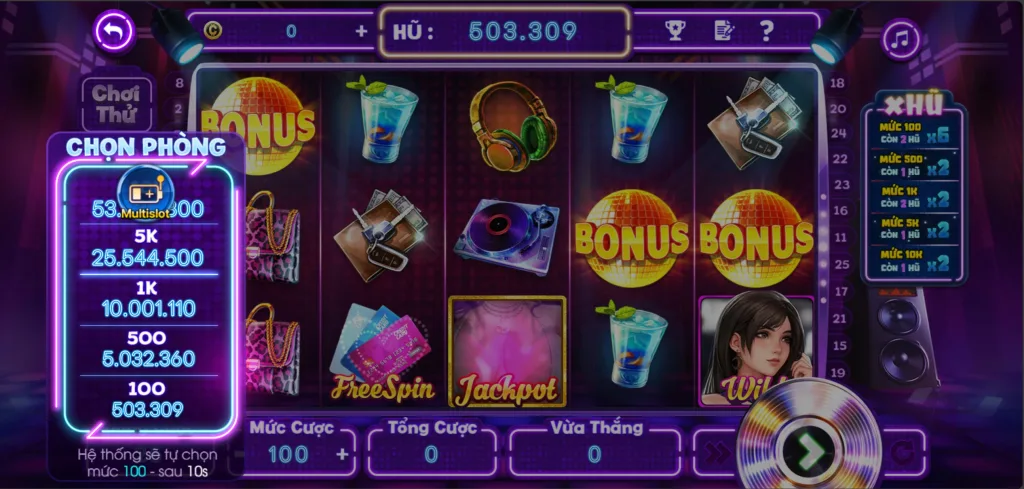Pick the 500 room
Viewport: 1024px width, 489px height.
(x=148, y=349)
